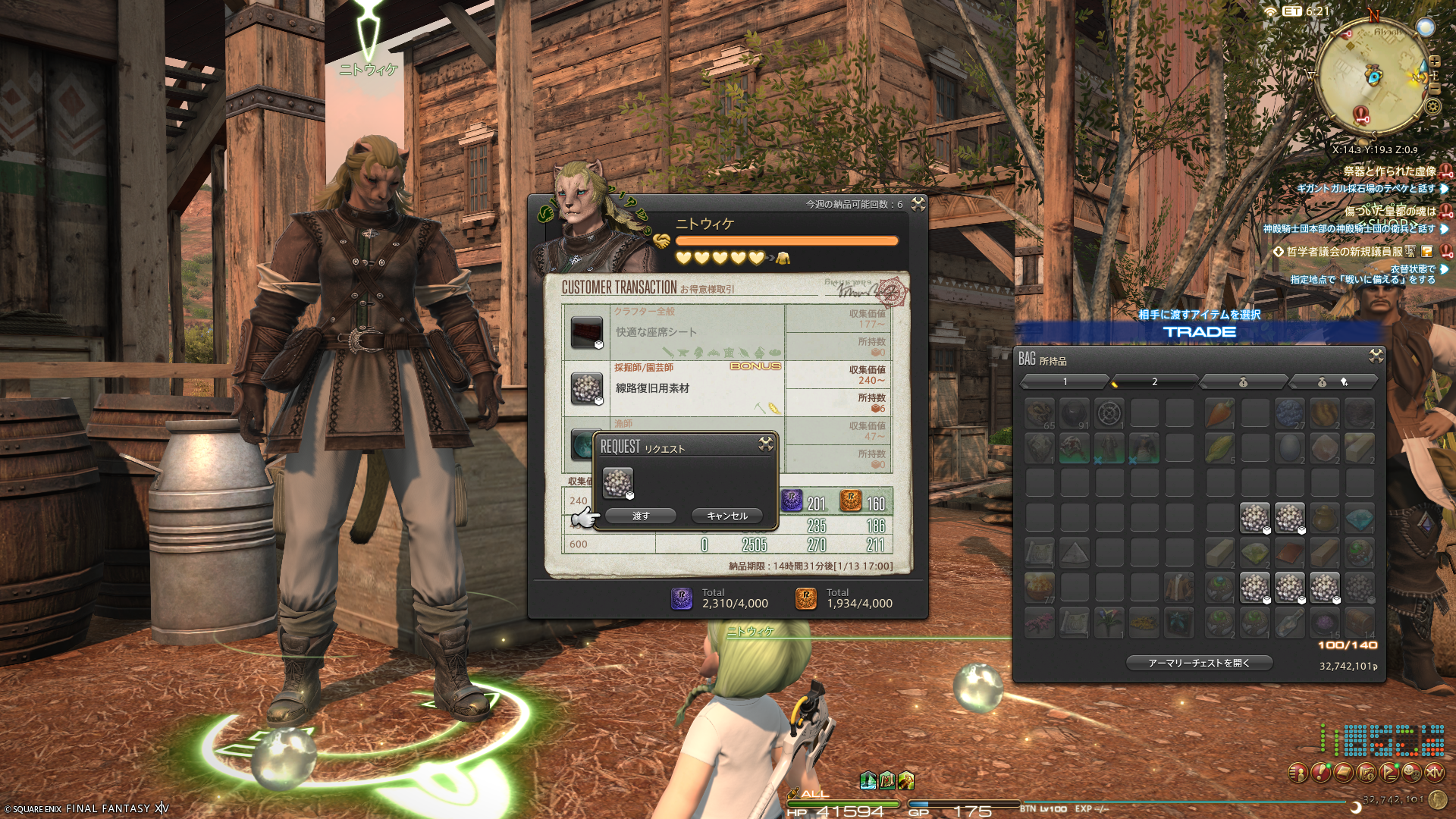Click the item icon in Request popup
The image size is (1456, 819).
pyautogui.click(x=617, y=482)
